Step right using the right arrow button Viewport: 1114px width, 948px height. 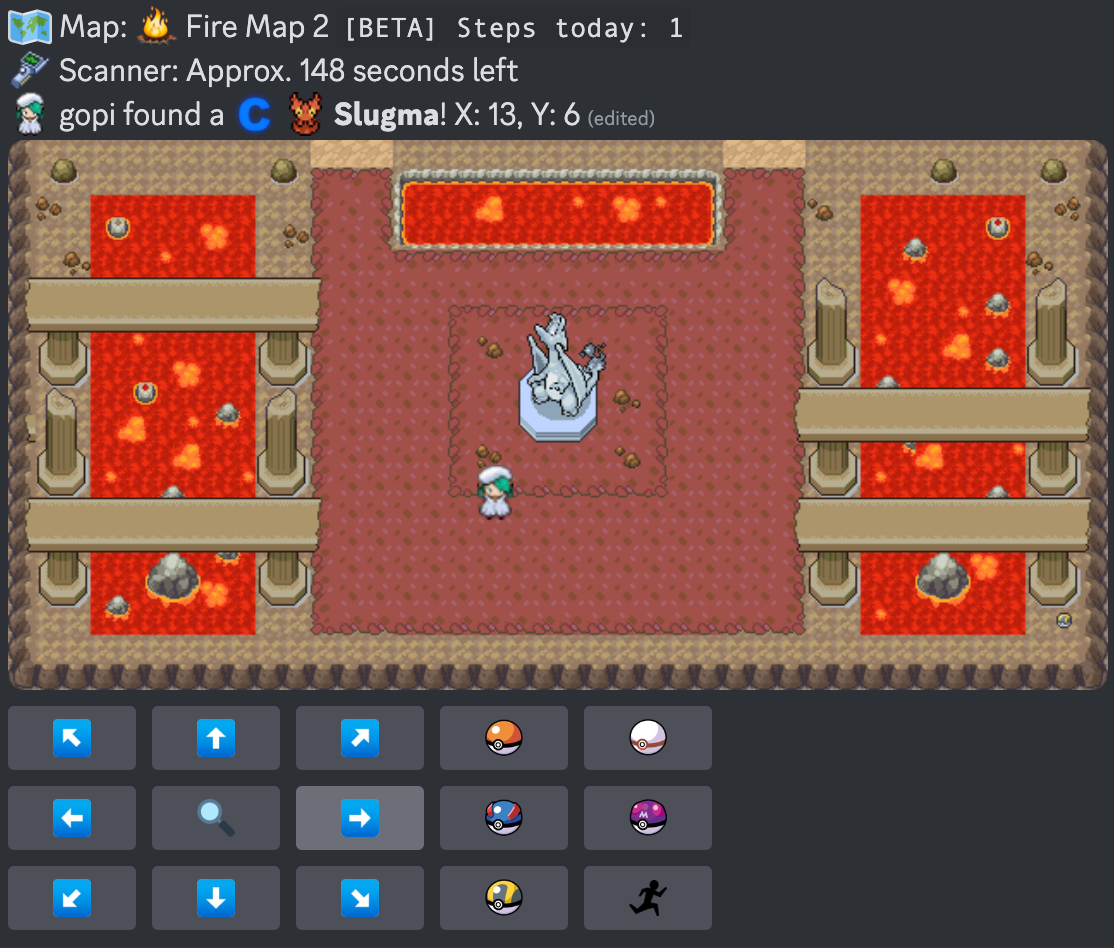tap(360, 818)
